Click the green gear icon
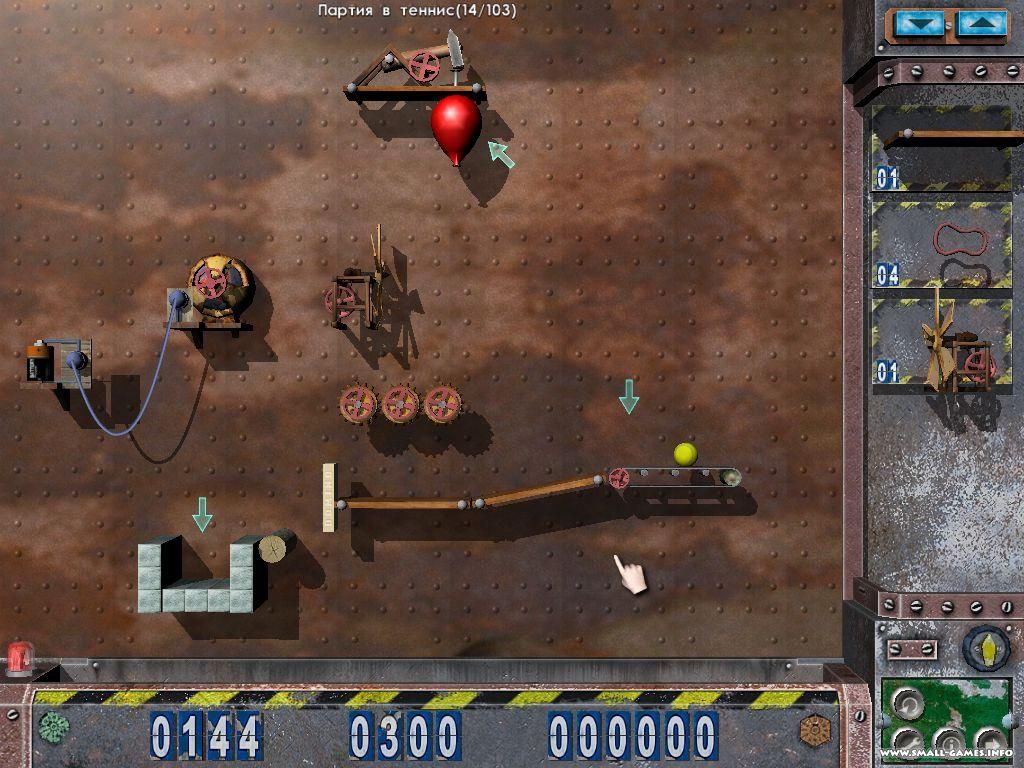The image size is (1024, 768). coord(53,726)
